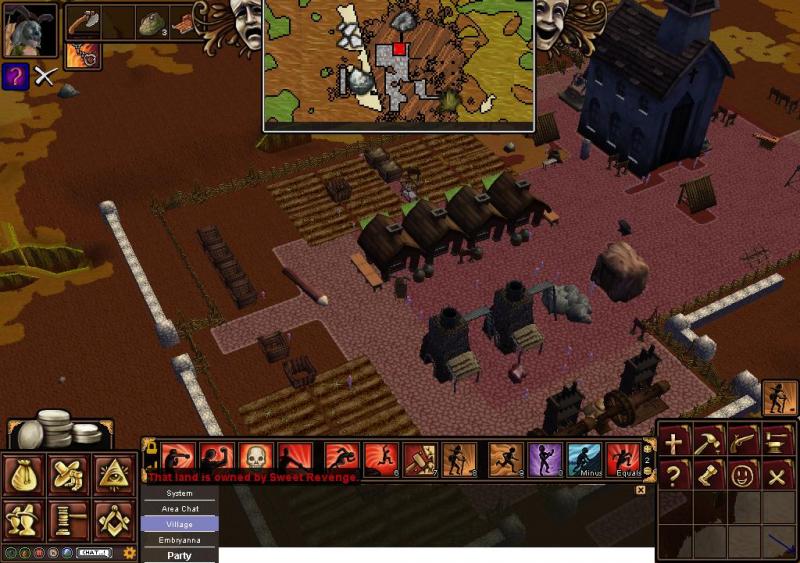The width and height of the screenshot is (800, 563).
Task: Select the hammer tool in the action panel
Action: tap(708, 441)
